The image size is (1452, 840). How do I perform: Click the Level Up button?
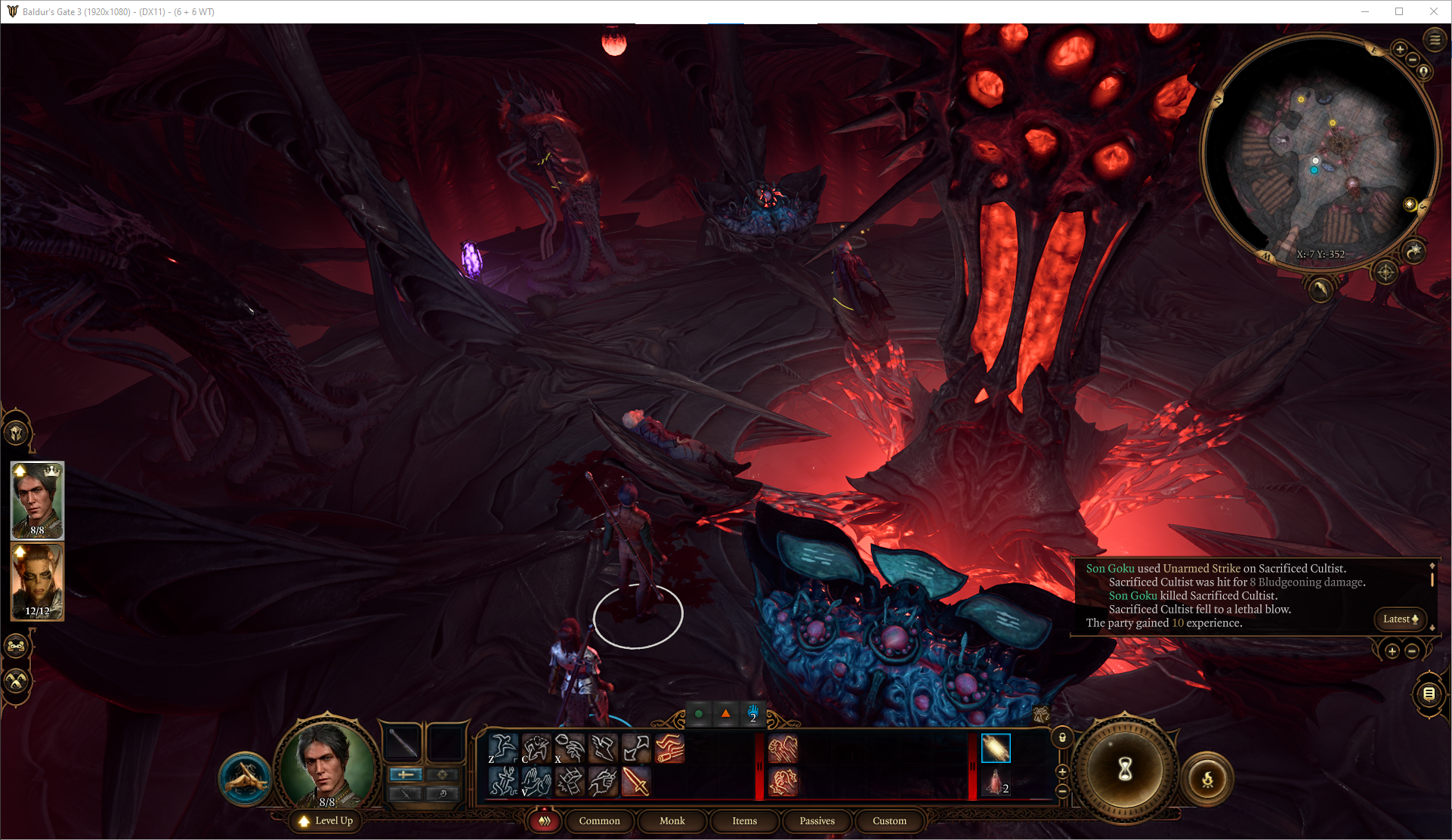[x=326, y=820]
